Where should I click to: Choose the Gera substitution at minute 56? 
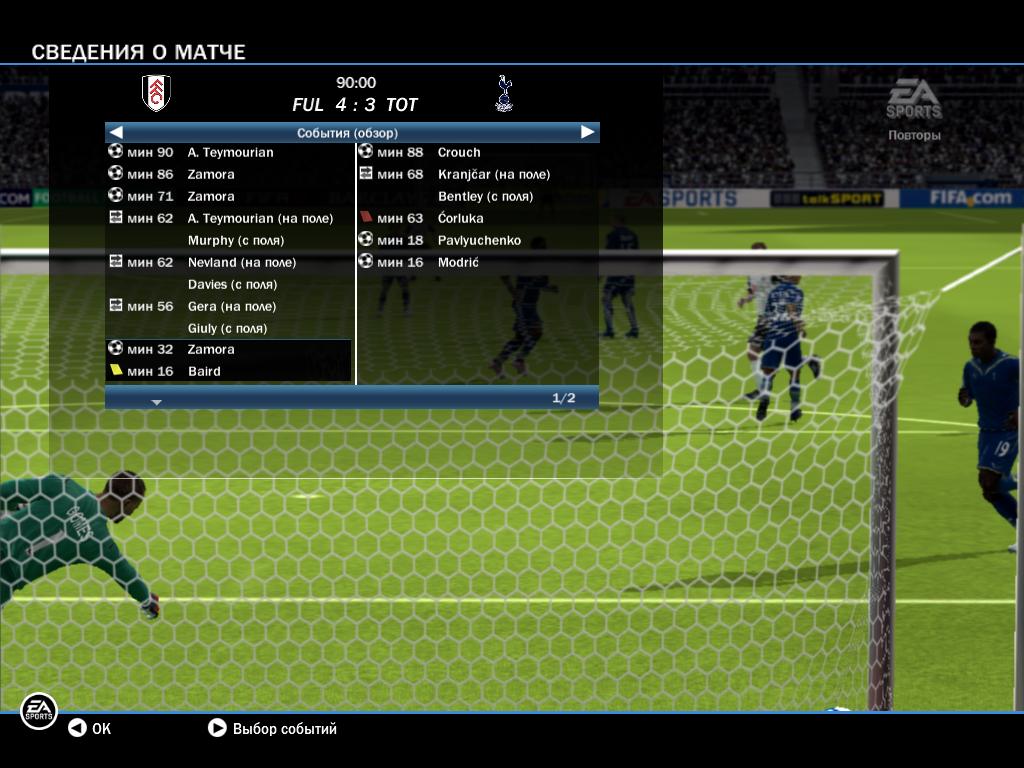click(x=231, y=307)
